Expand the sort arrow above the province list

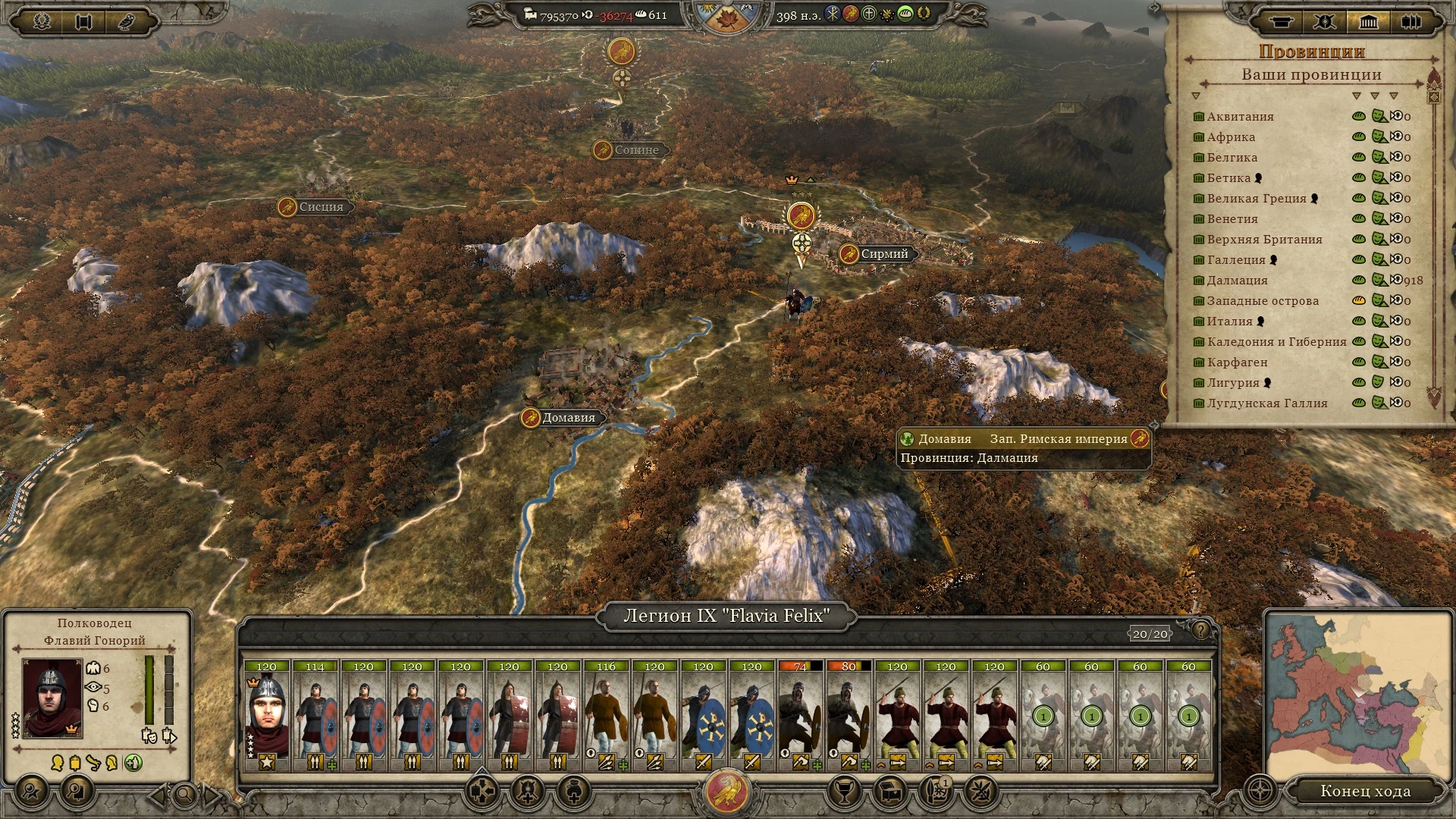(x=1196, y=96)
